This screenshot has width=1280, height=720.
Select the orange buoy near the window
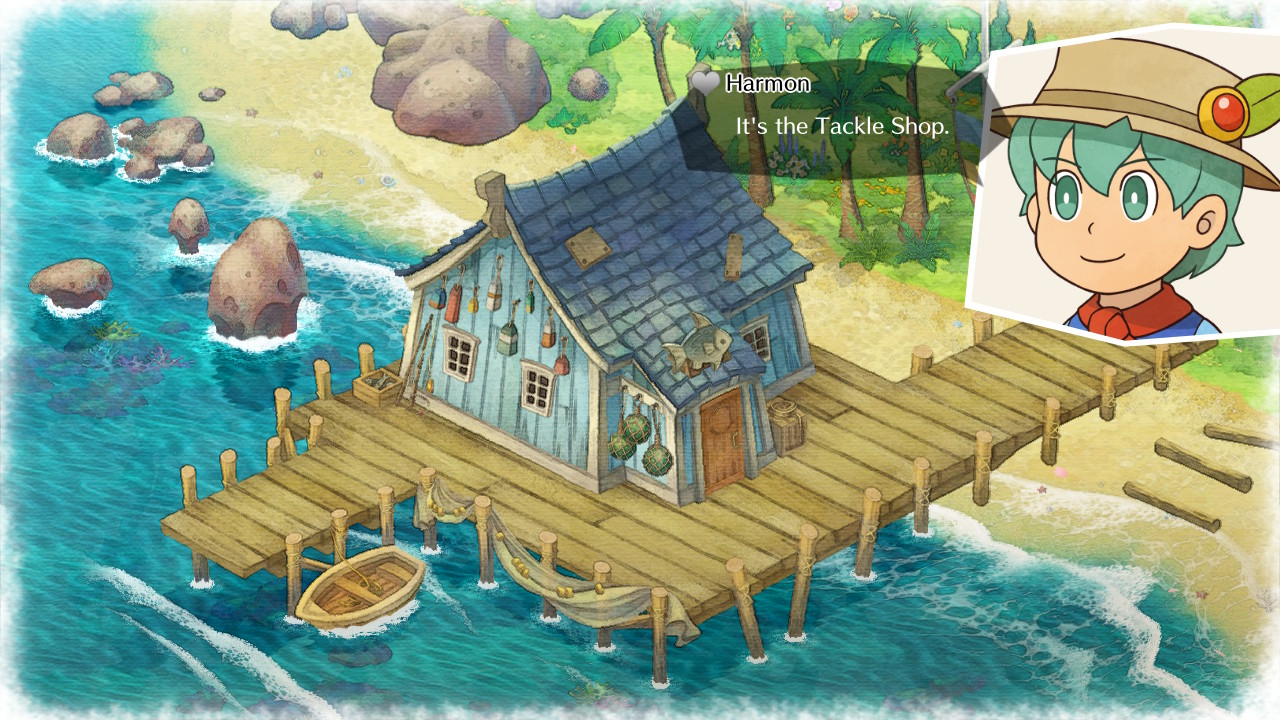coord(547,340)
